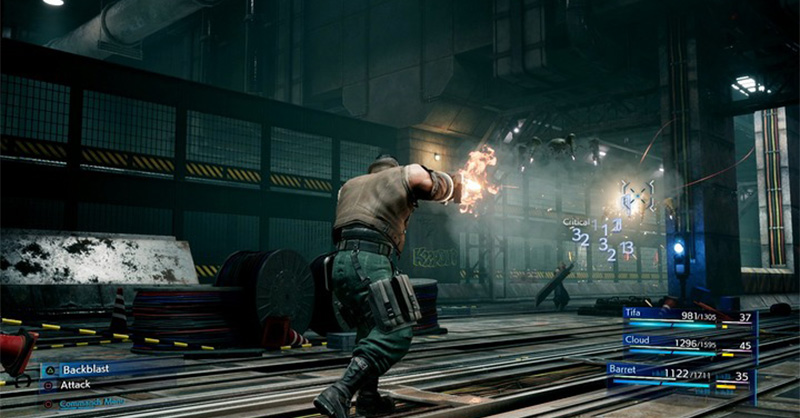
Task: Choose the Attack command
Action: (76, 384)
